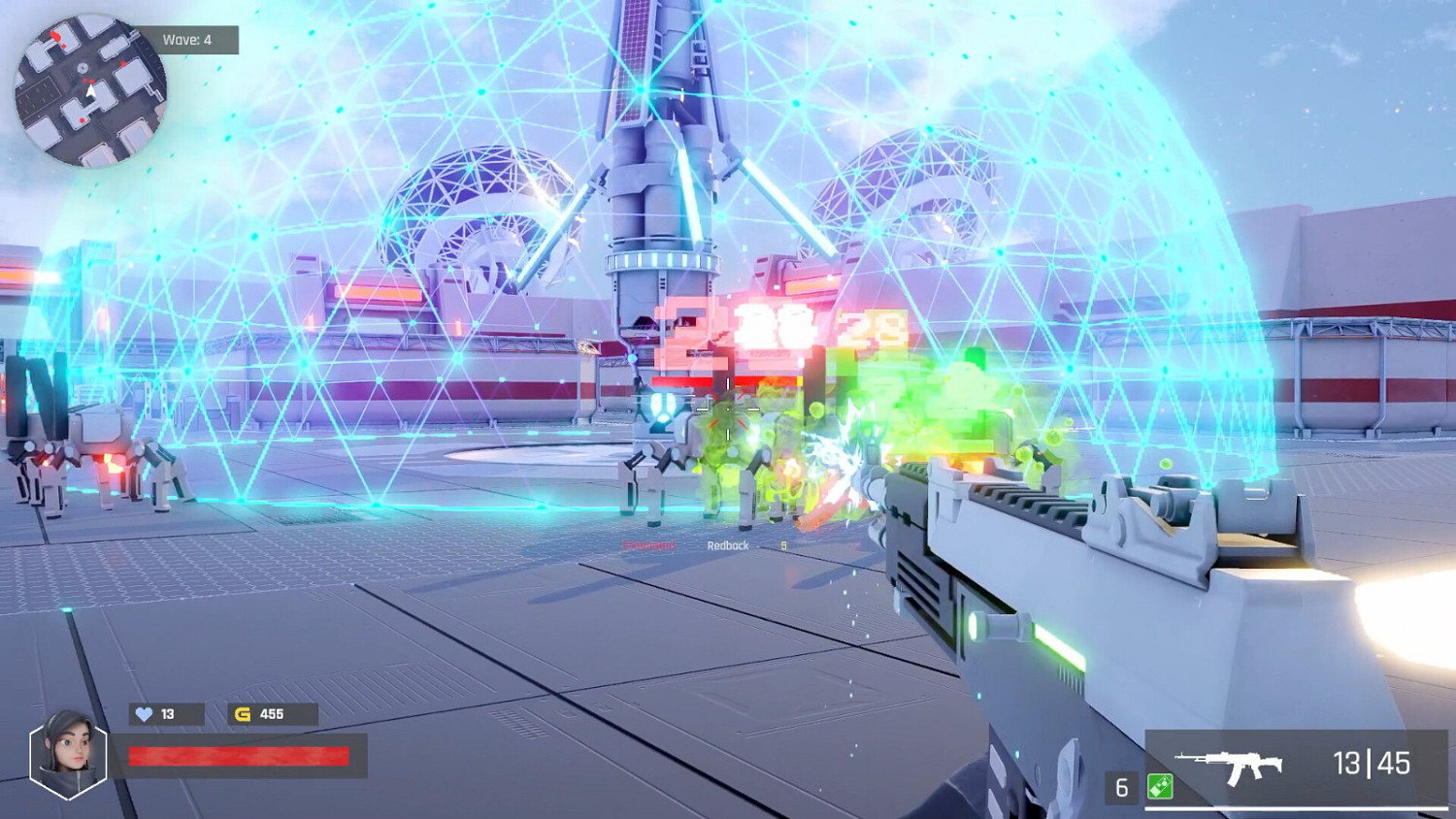The width and height of the screenshot is (1456, 819).
Task: Click the Wave: 4 counter
Action: [188, 40]
